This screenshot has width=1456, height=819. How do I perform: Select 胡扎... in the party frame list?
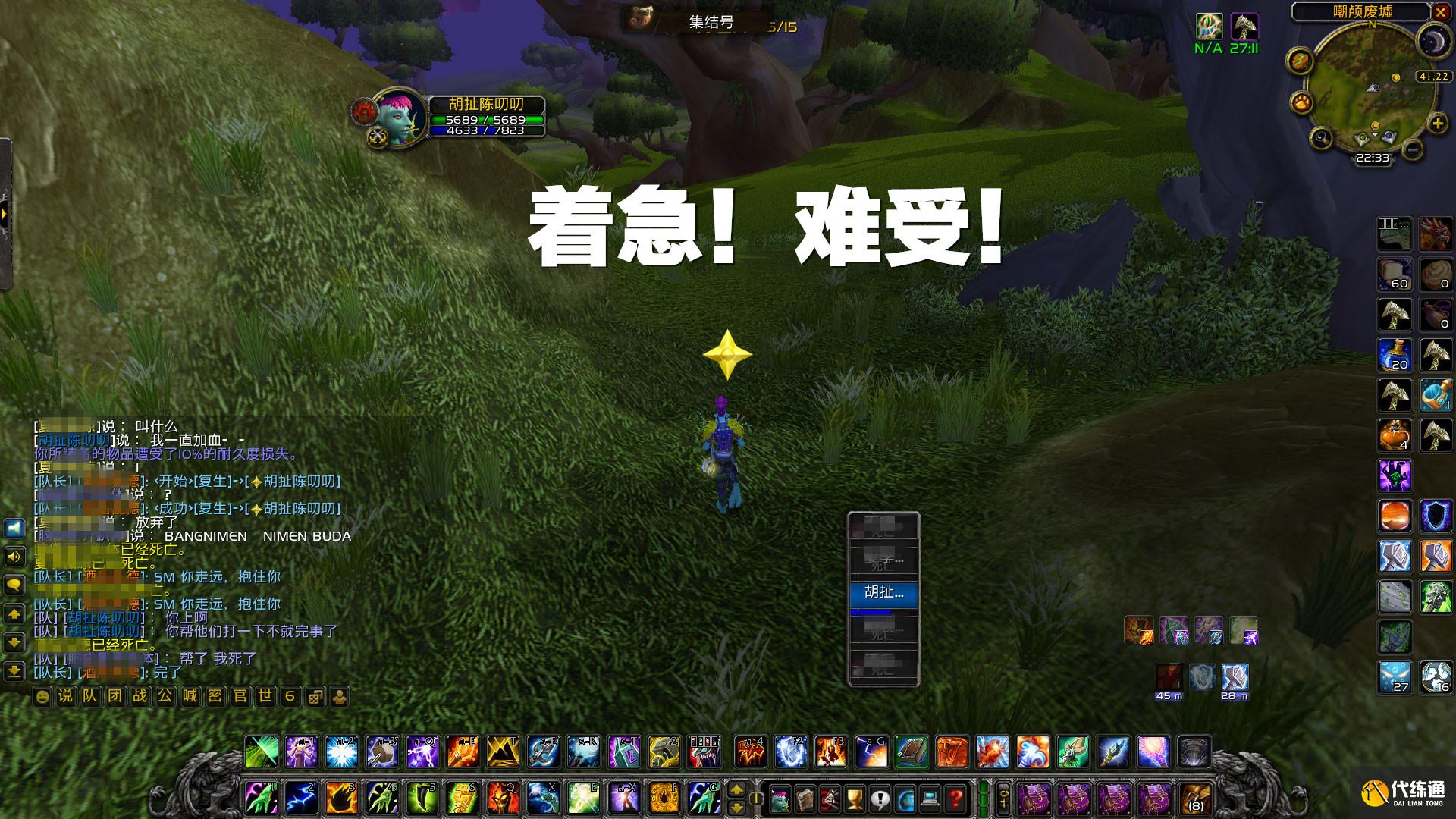[884, 592]
